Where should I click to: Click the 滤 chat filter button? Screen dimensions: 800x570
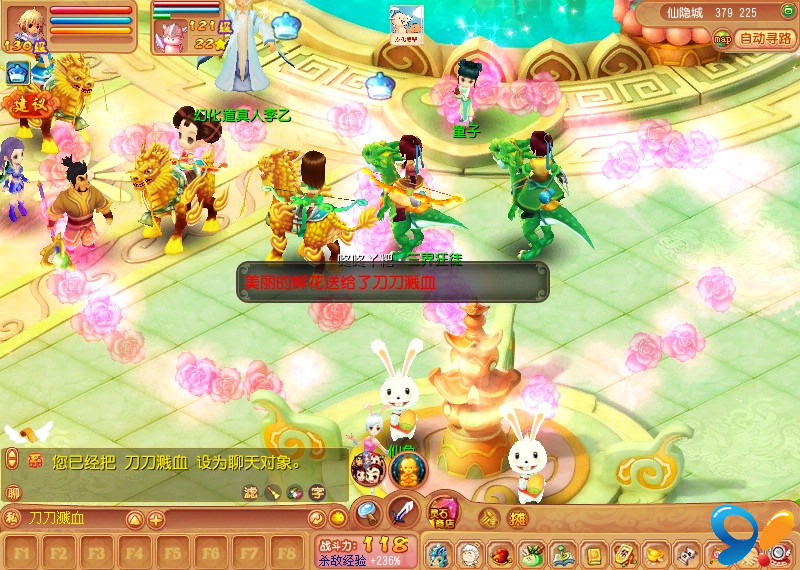(251, 492)
